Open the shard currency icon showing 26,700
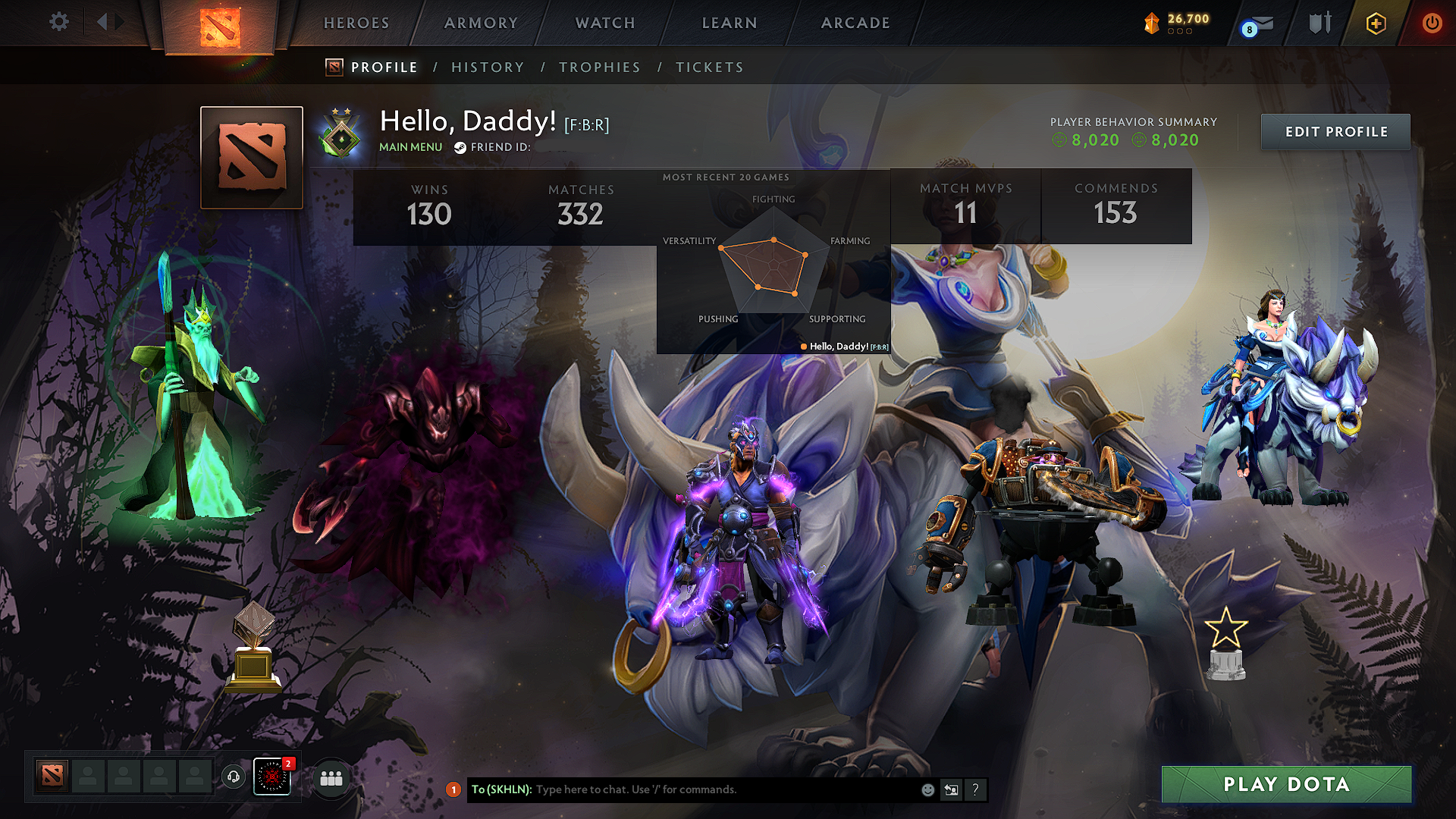1456x819 pixels. pos(1153,23)
